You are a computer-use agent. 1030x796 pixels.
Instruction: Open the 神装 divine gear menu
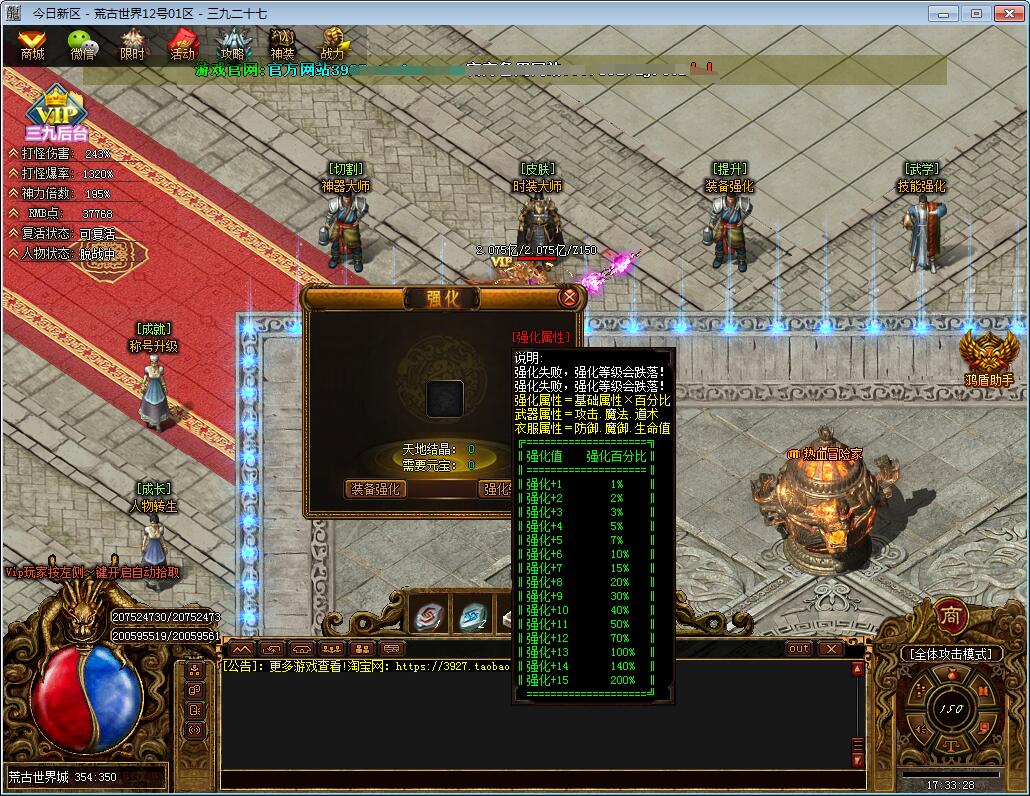(283, 43)
